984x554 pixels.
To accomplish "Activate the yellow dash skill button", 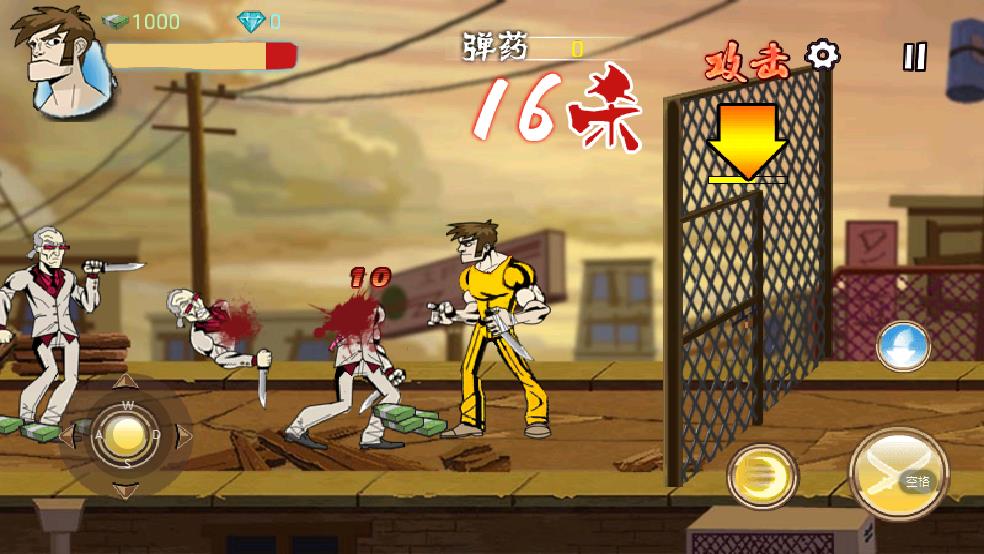I will coord(761,475).
